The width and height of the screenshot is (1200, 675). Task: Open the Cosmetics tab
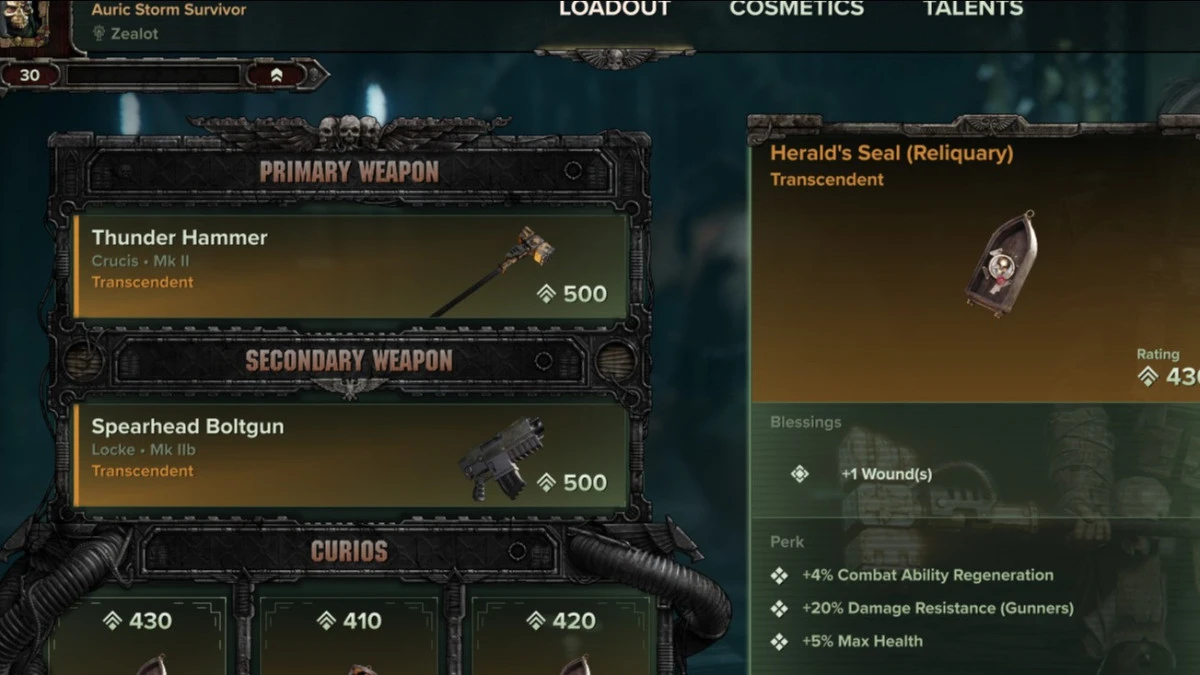[x=796, y=9]
